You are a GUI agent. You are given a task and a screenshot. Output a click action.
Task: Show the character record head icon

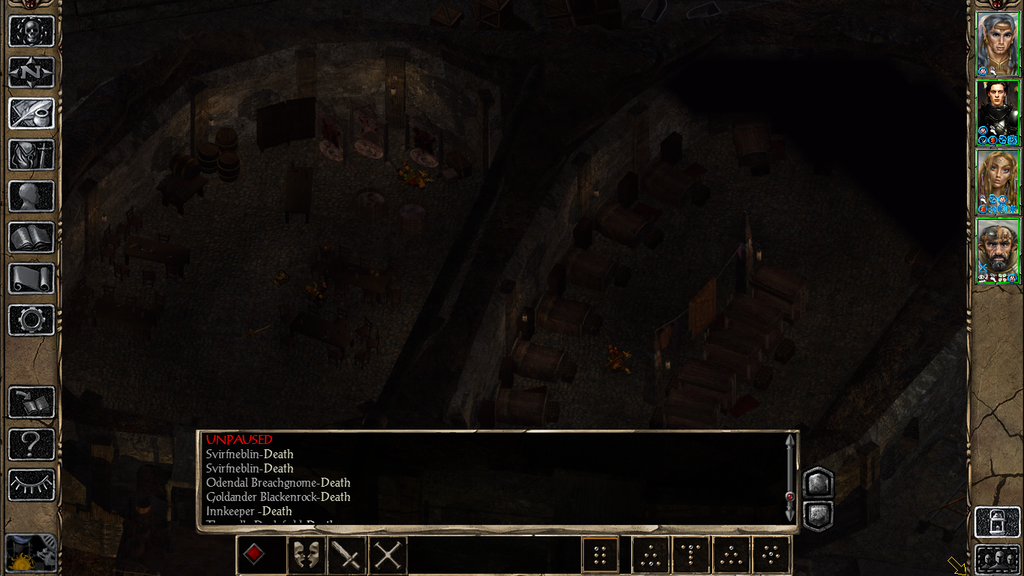click(31, 196)
